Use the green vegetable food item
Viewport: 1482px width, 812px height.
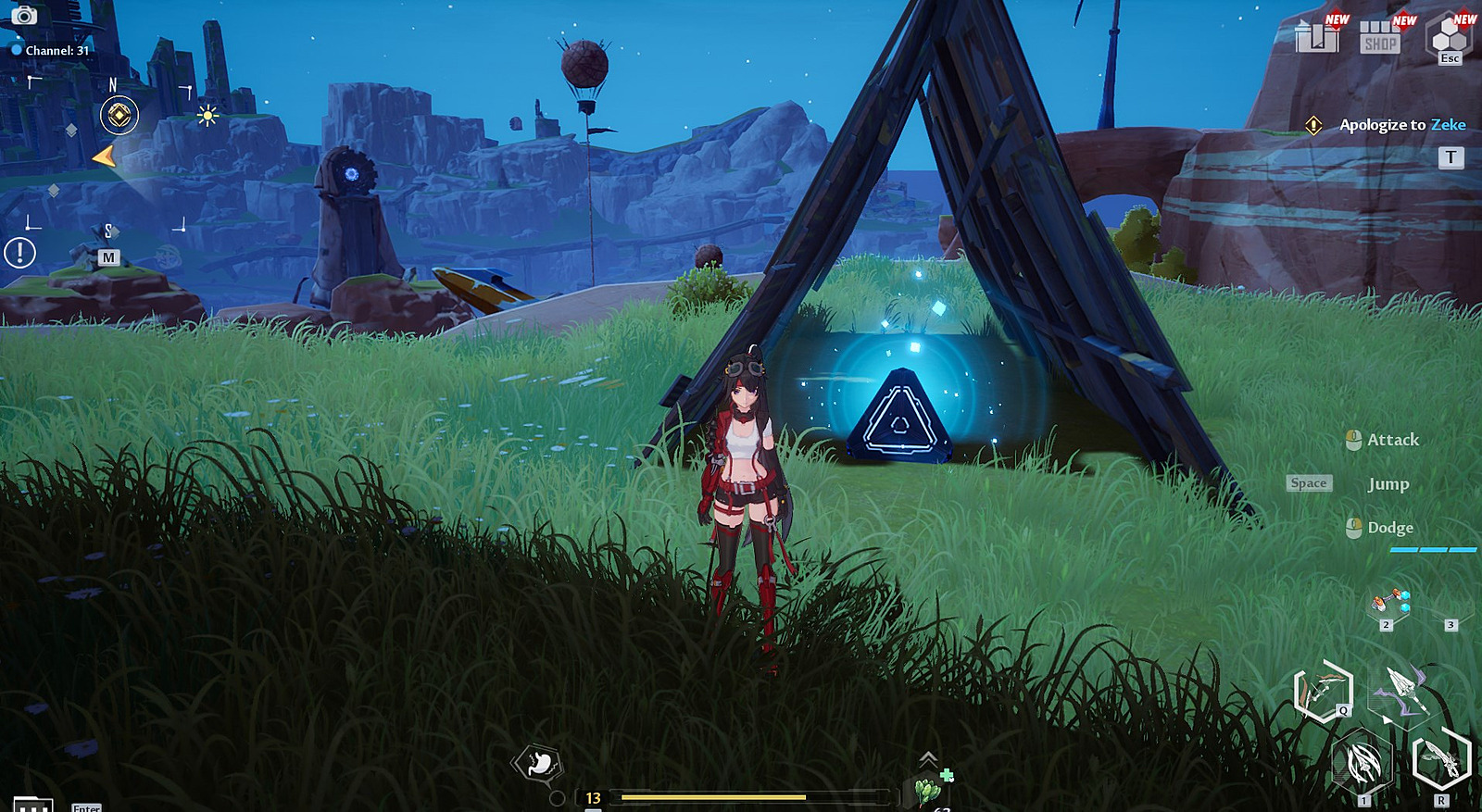[x=927, y=792]
